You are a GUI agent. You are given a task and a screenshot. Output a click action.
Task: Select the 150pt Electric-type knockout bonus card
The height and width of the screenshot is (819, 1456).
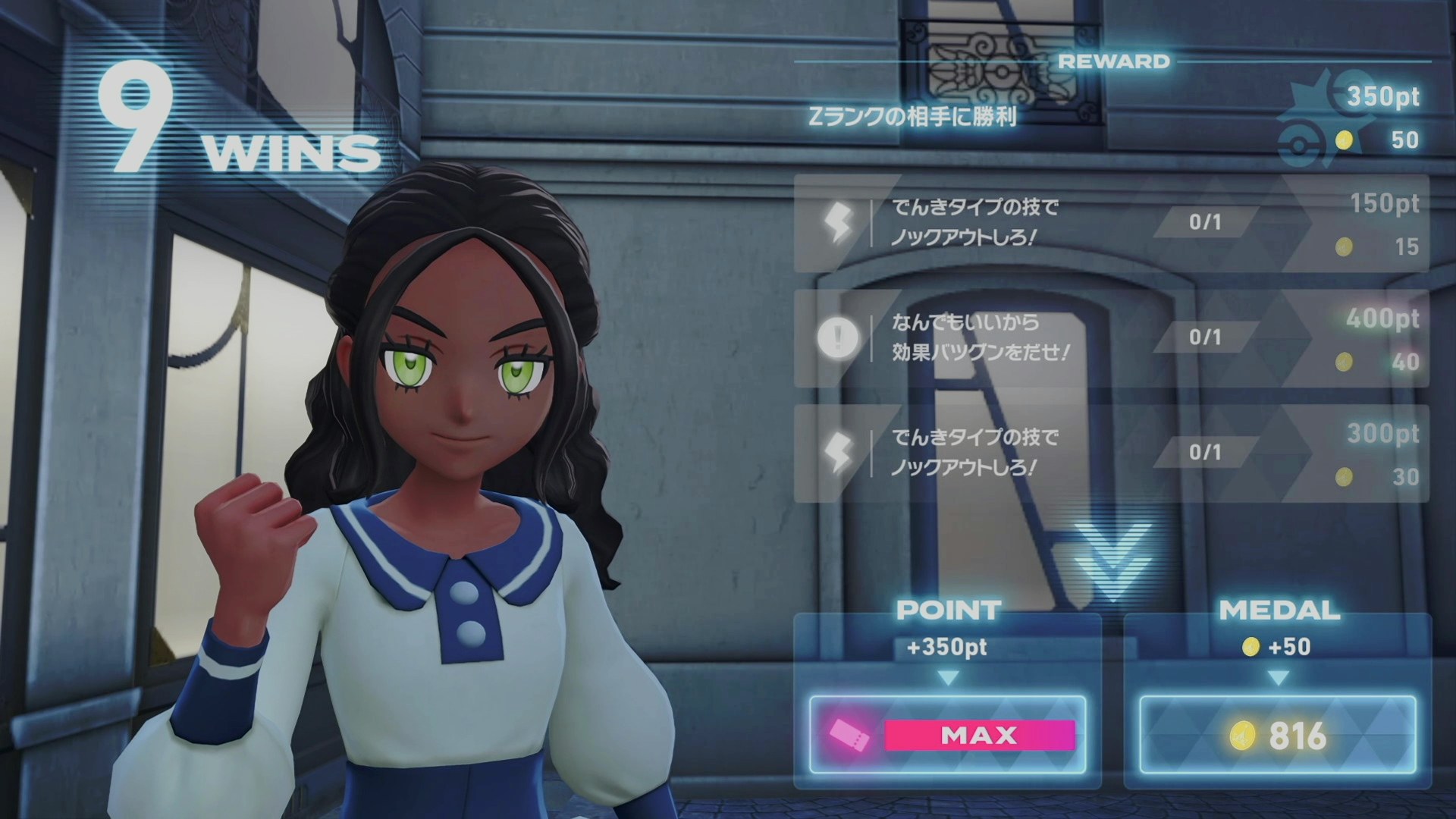coord(1111,224)
